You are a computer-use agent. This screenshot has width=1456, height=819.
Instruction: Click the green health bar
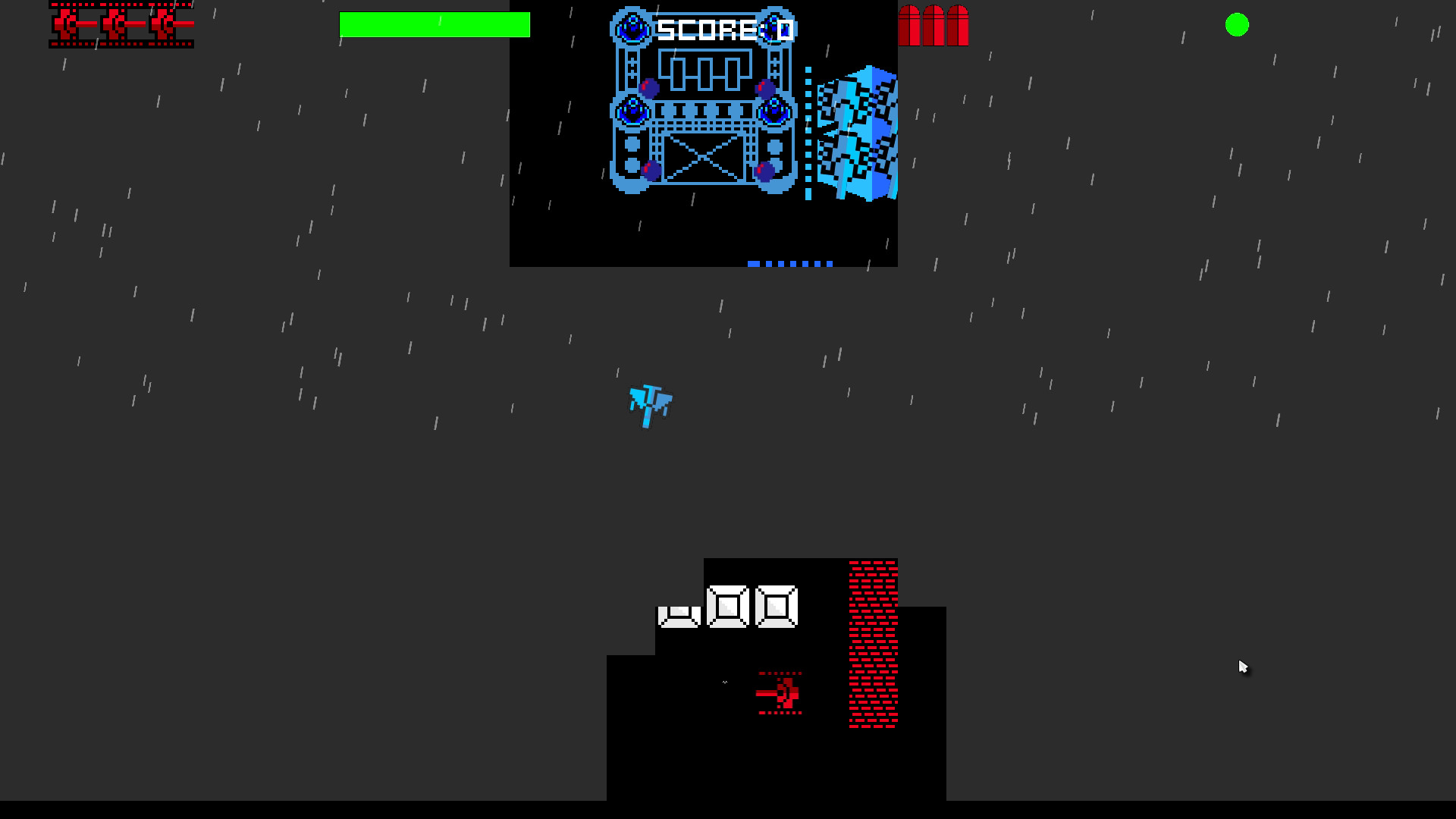point(435,26)
